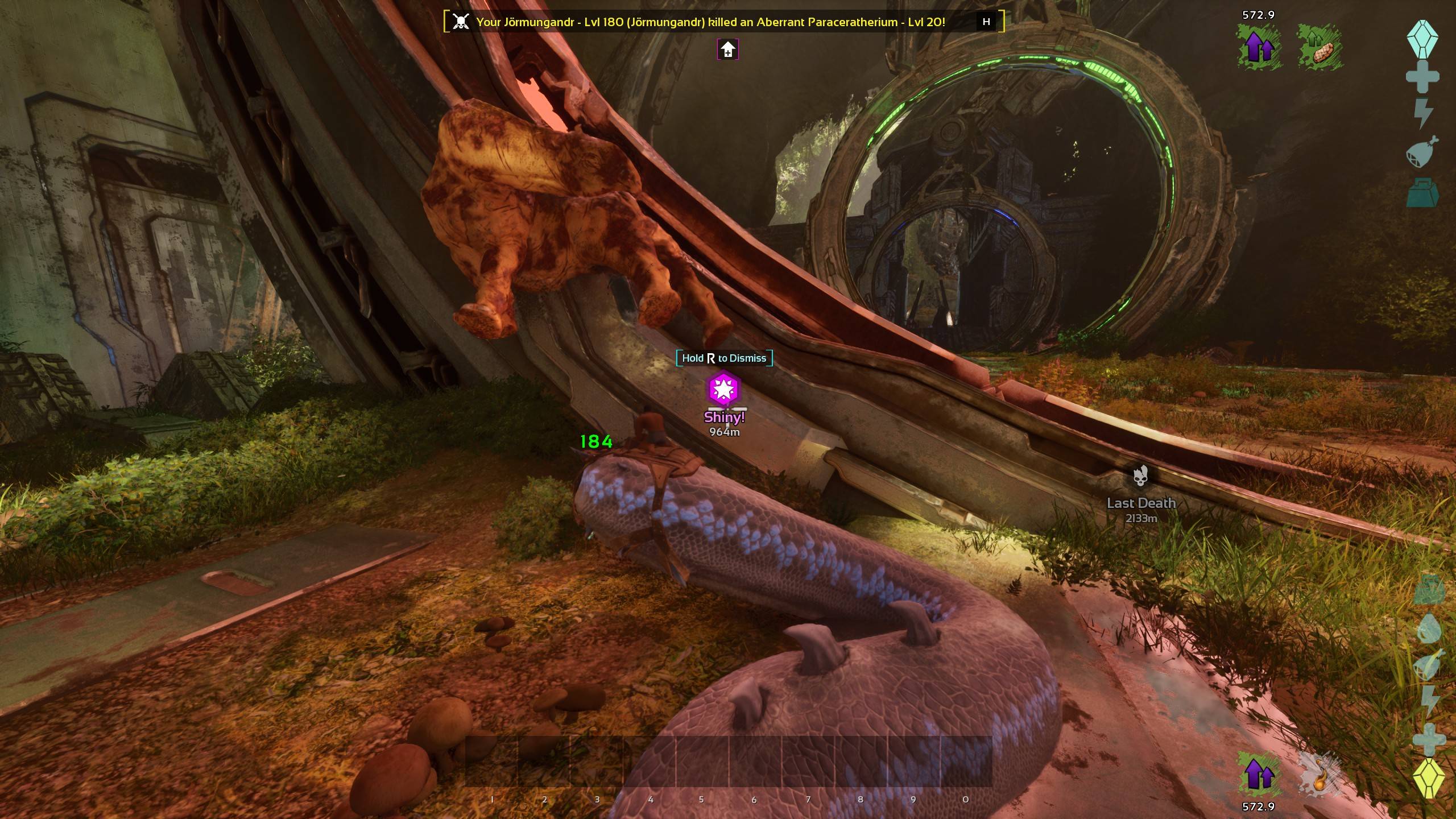
Task: Click the water droplet status icon
Action: click(1429, 629)
